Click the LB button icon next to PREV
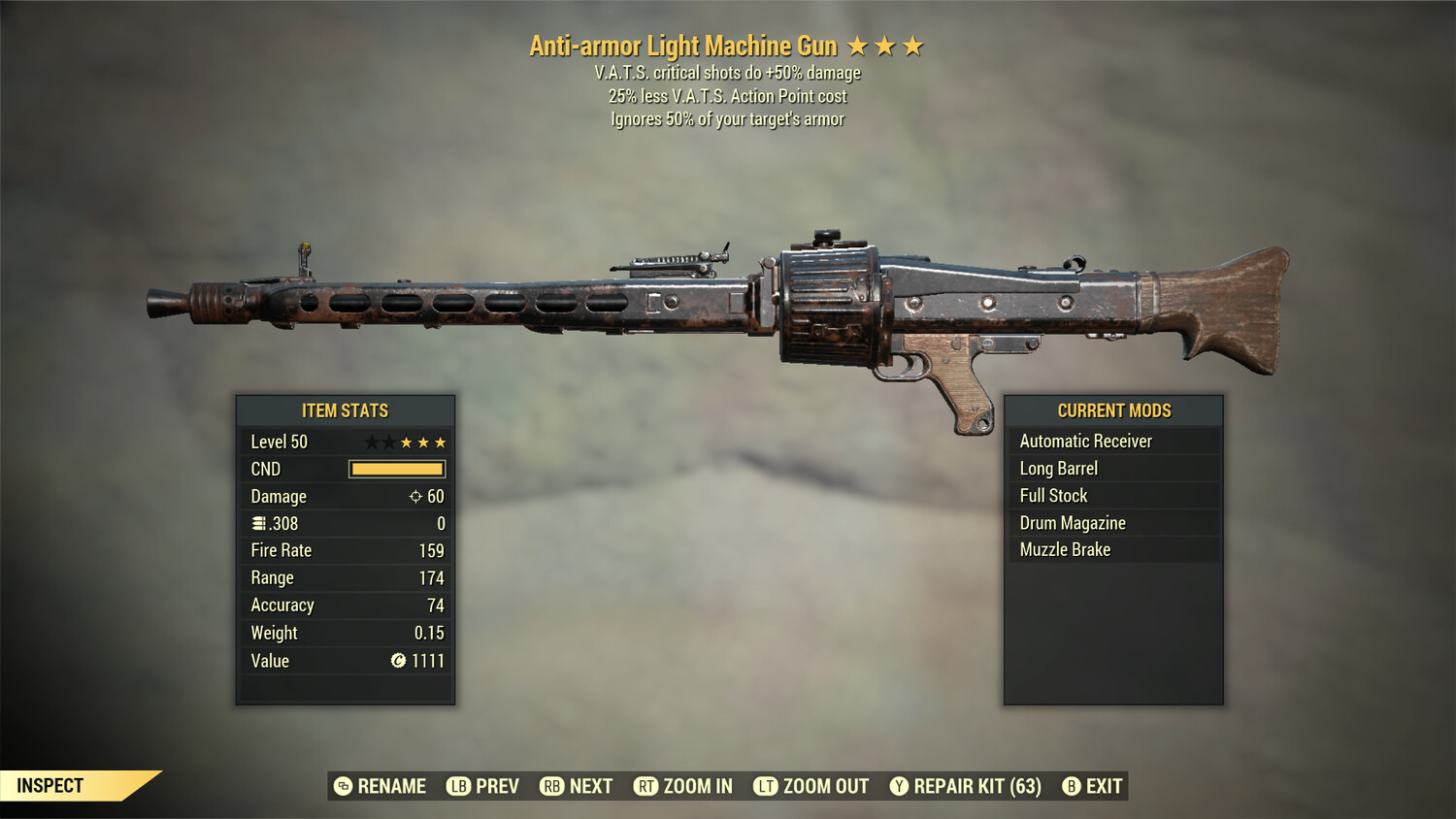The height and width of the screenshot is (819, 1456). (x=458, y=786)
